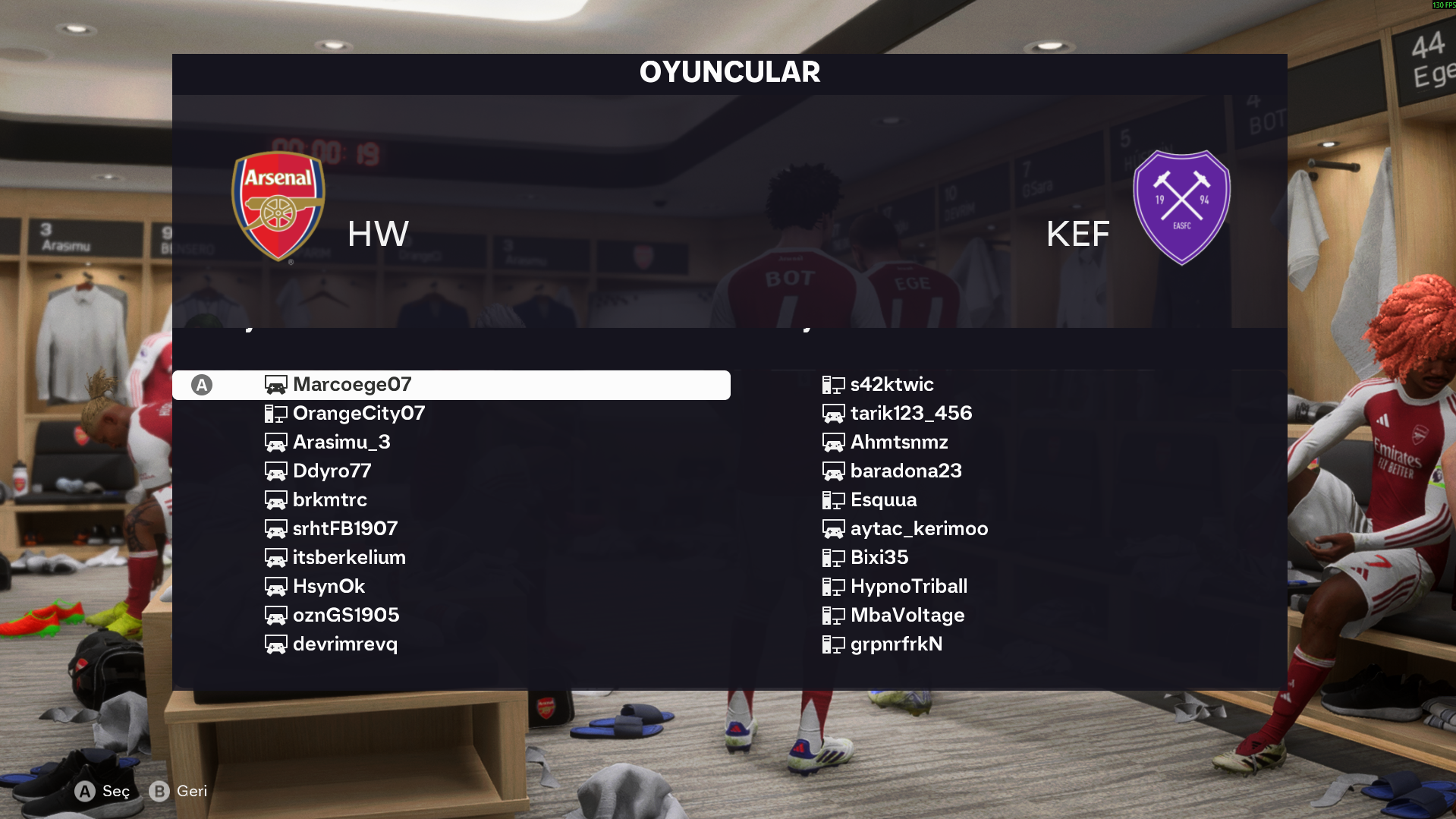Viewport: 1456px width, 819px height.
Task: Pick Ddyro77 from the player list
Action: tap(332, 471)
